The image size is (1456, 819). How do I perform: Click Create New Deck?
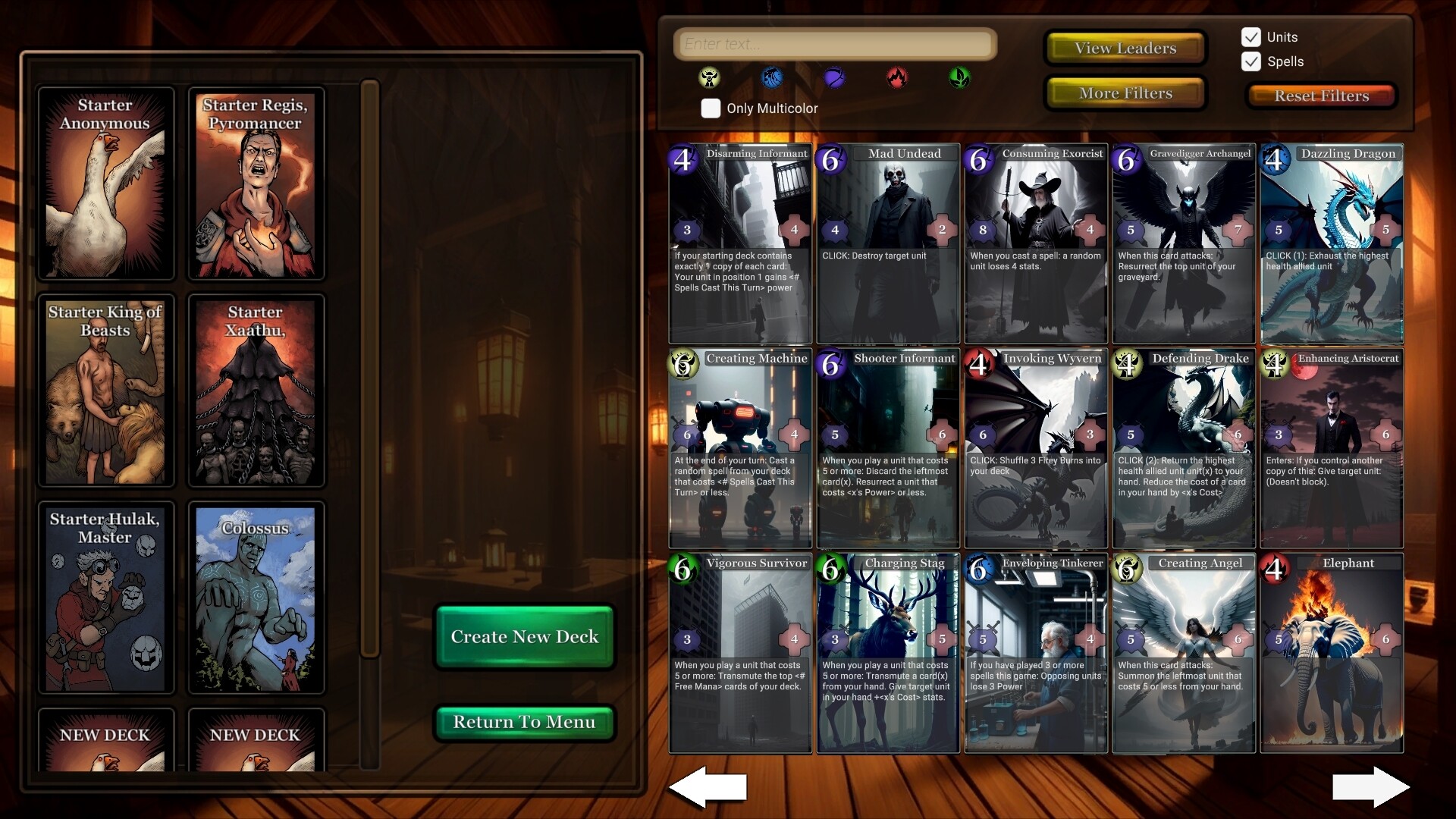click(x=525, y=637)
